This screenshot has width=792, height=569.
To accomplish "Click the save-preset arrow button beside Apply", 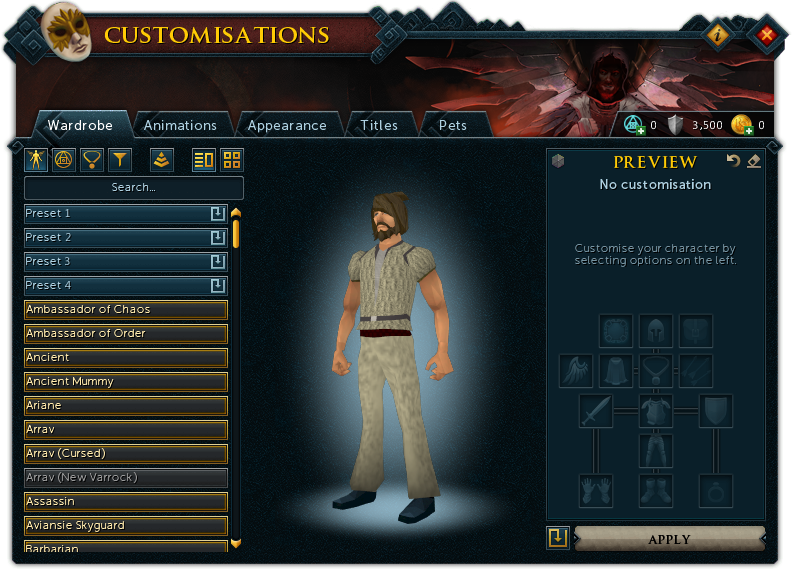I will coord(558,538).
